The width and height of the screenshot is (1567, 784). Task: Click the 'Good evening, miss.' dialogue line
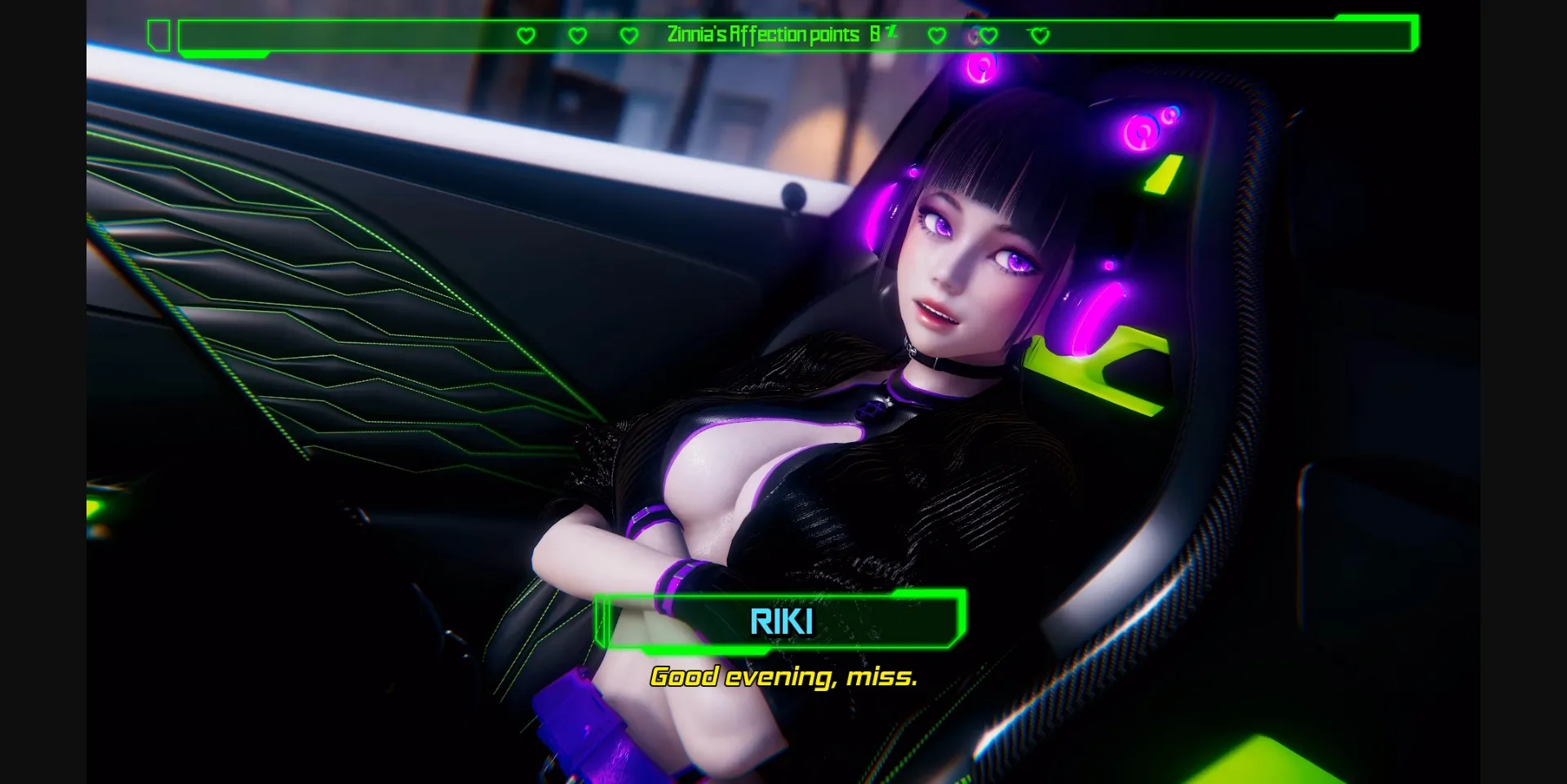[783, 676]
